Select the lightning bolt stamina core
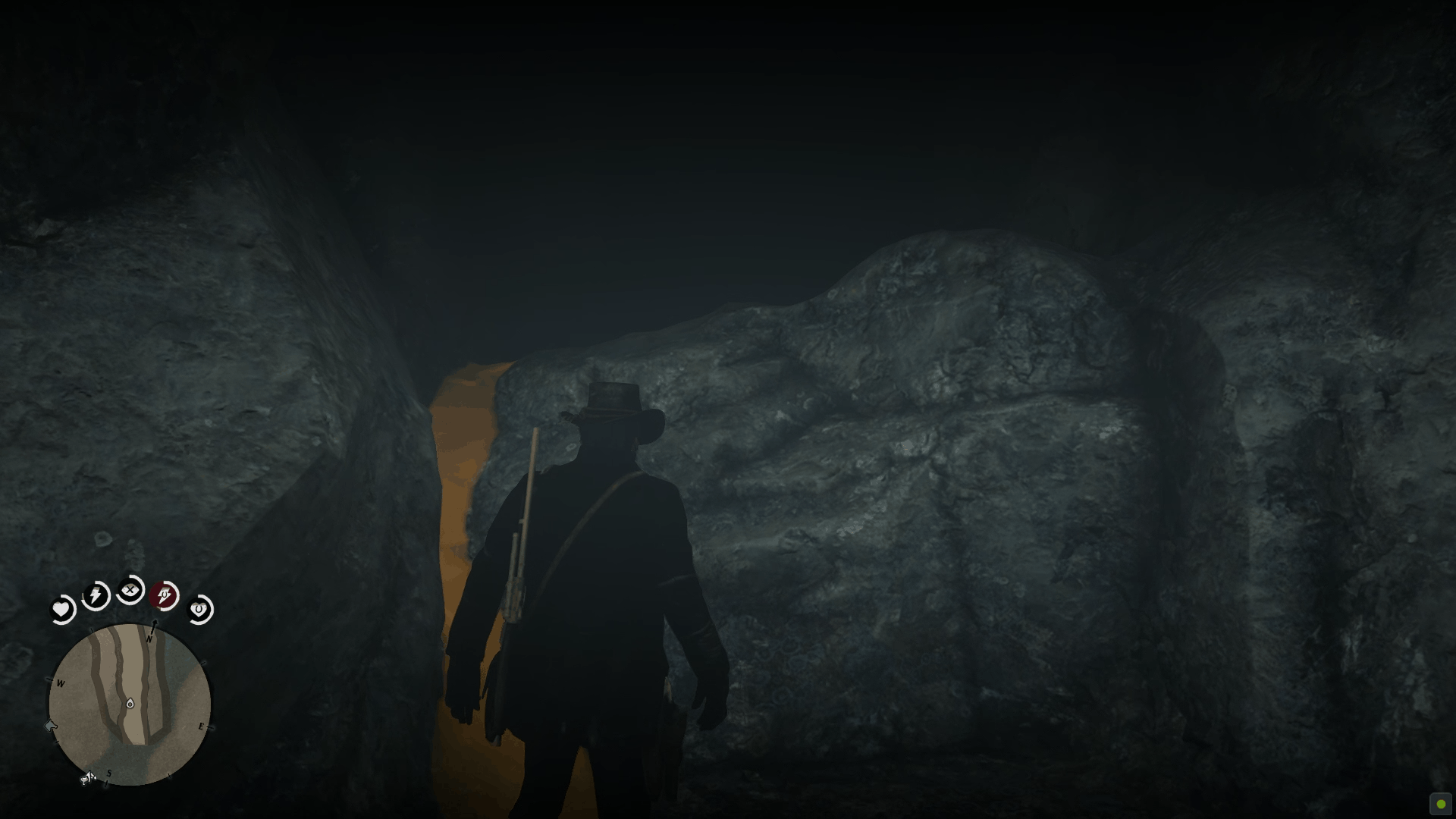Screen dimensions: 1456x819 [96, 596]
